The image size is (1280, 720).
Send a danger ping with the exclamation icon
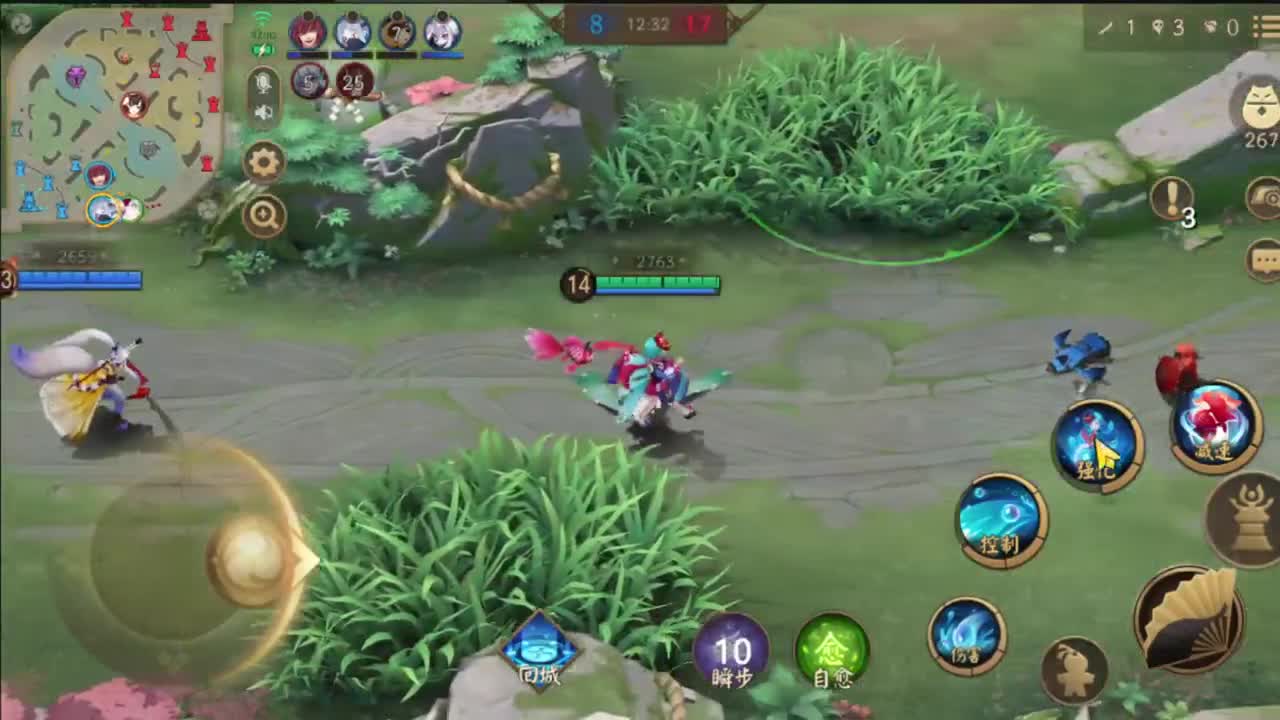pyautogui.click(x=1172, y=197)
